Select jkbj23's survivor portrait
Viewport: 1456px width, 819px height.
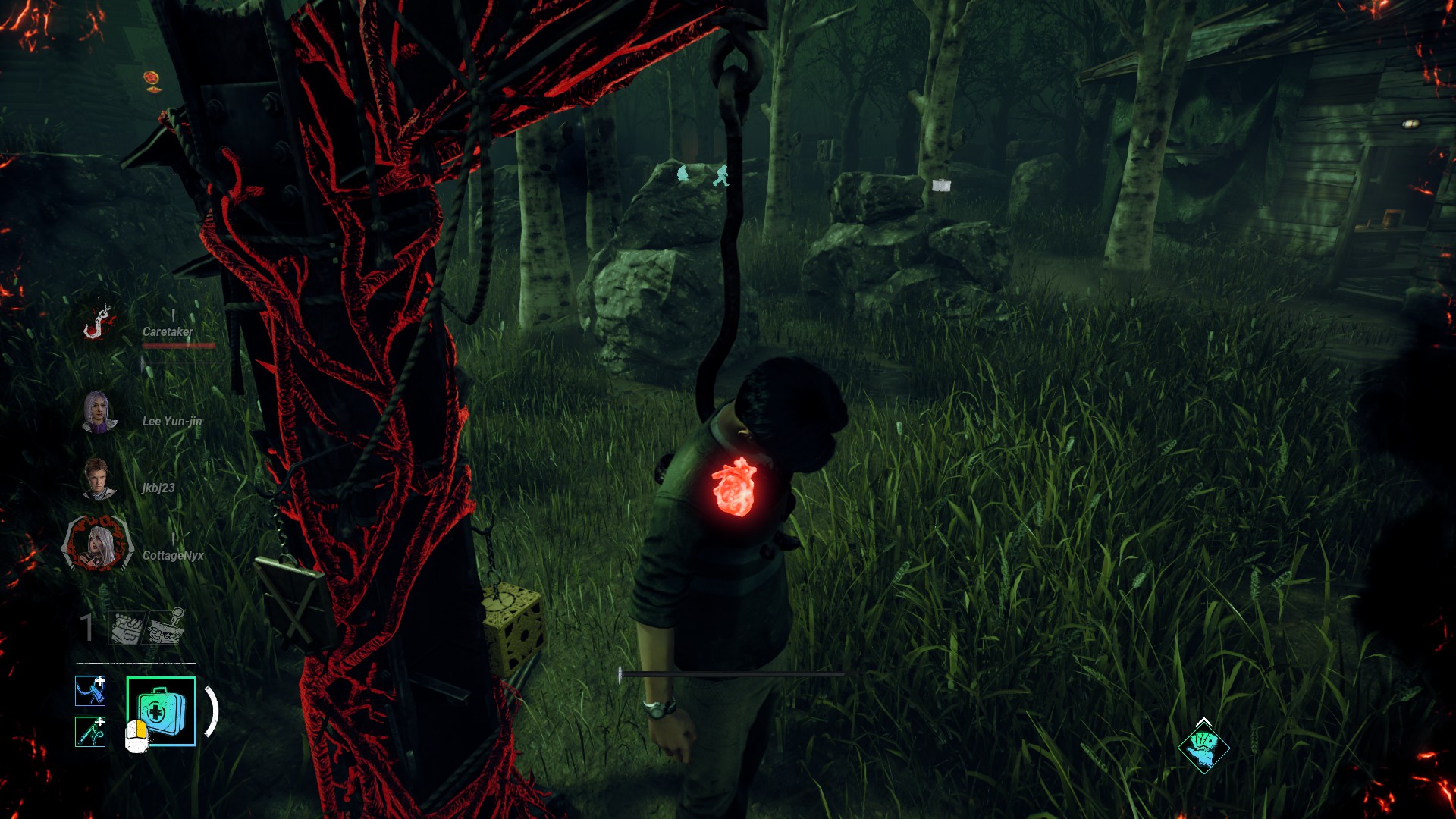click(x=98, y=479)
